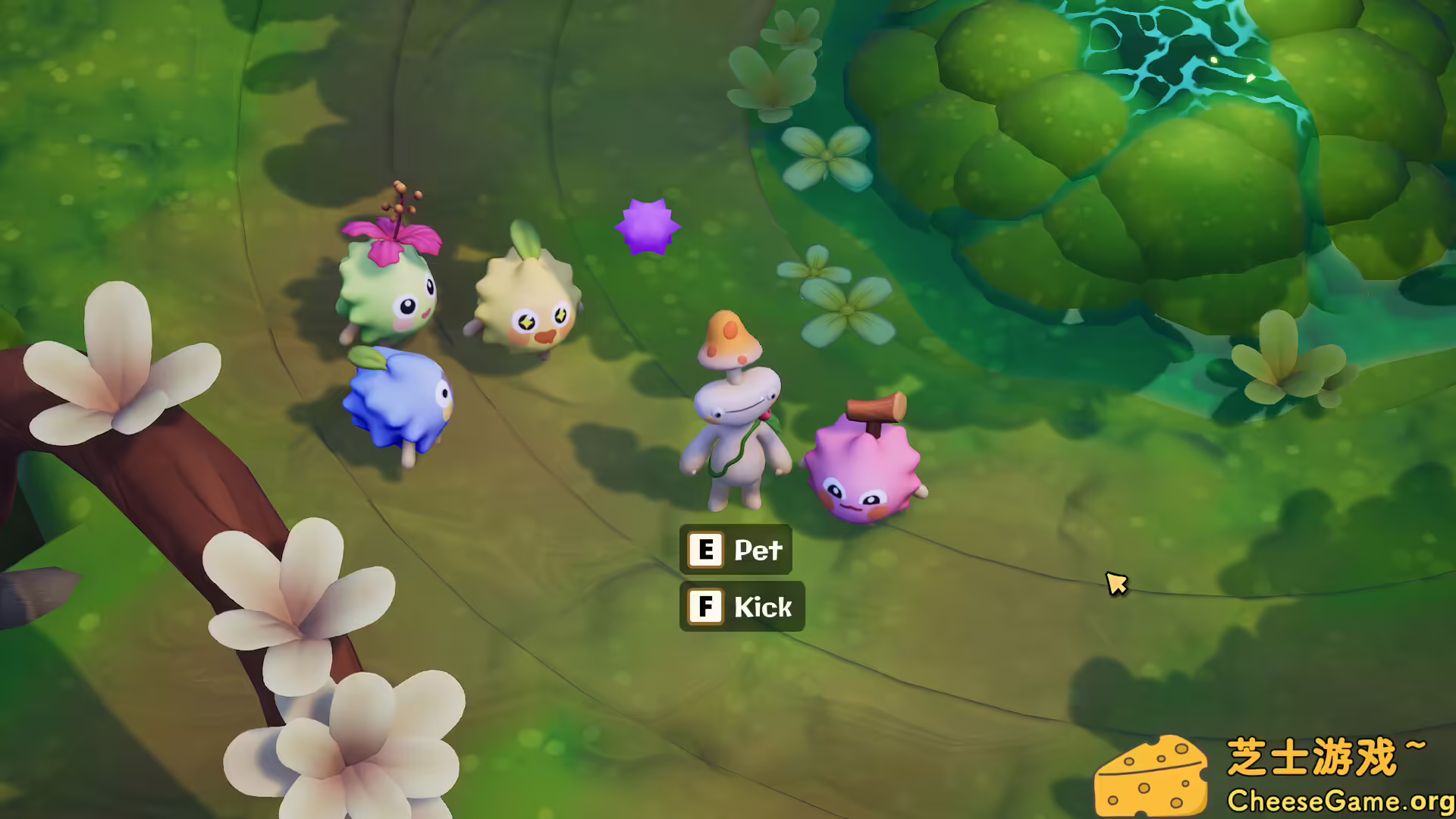The width and height of the screenshot is (1456, 819).
Task: Click the mouse cursor arrow location
Action: point(1116,581)
